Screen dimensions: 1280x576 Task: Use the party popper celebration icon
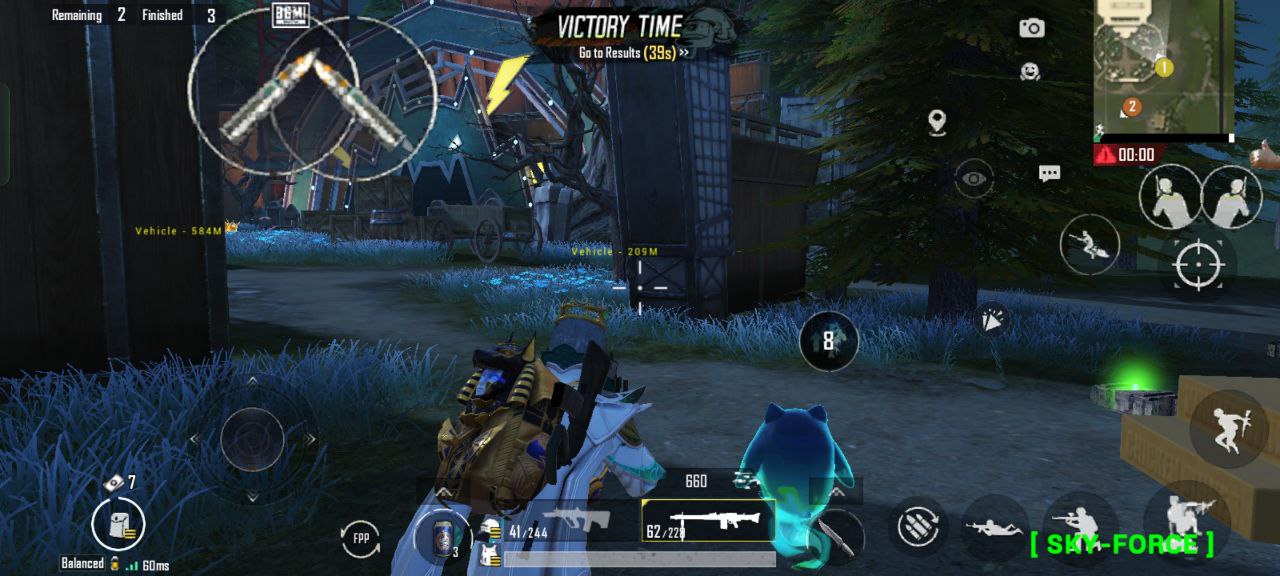pos(990,318)
